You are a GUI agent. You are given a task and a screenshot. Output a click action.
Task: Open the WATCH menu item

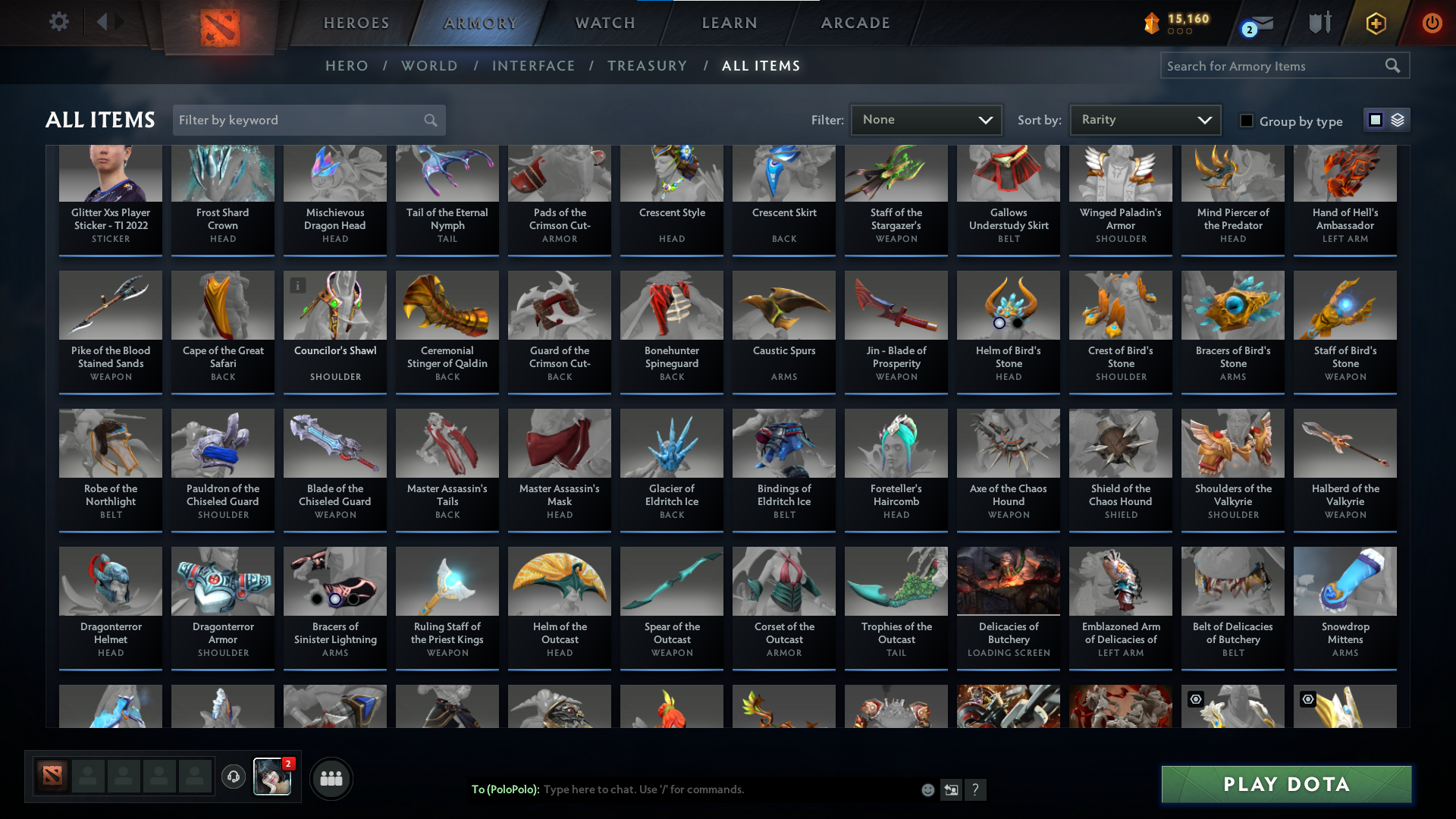pos(604,23)
